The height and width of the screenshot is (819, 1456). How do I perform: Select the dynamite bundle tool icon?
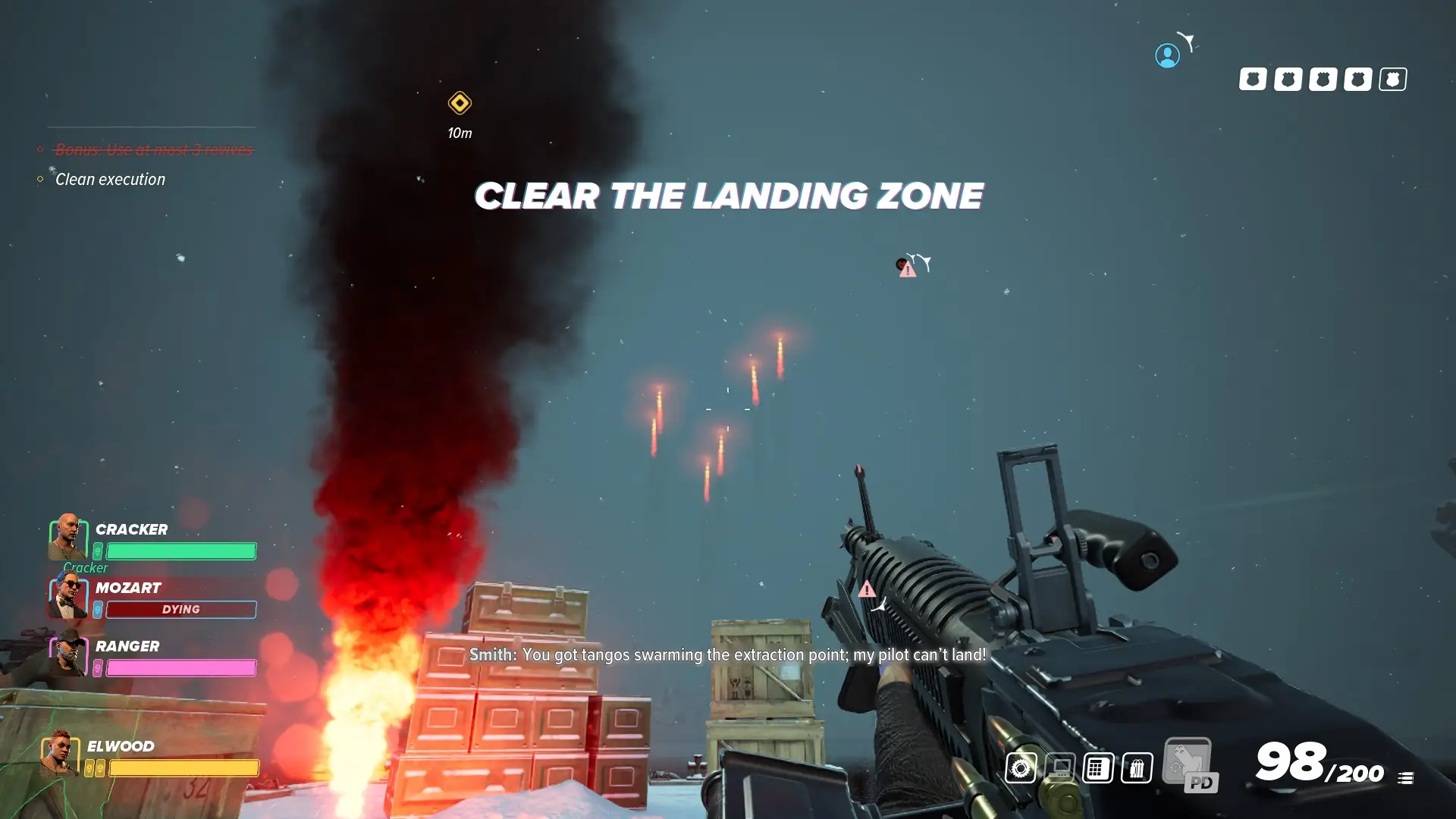click(x=1136, y=768)
